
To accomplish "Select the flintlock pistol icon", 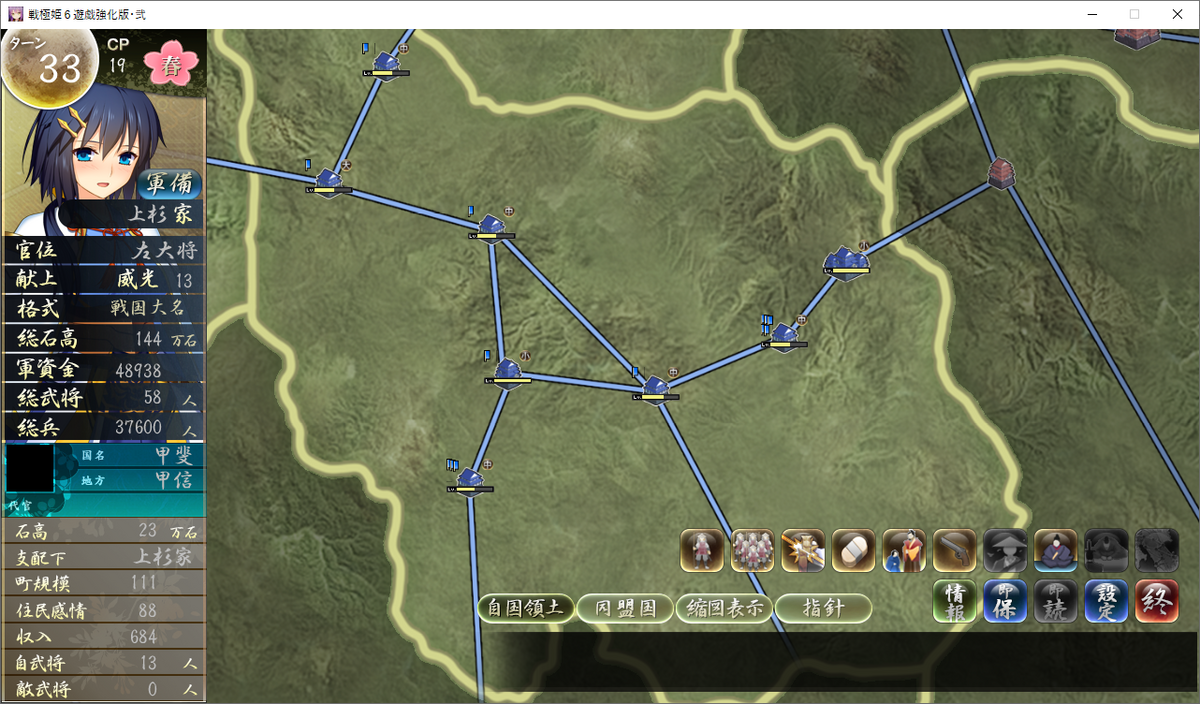I will click(954, 550).
